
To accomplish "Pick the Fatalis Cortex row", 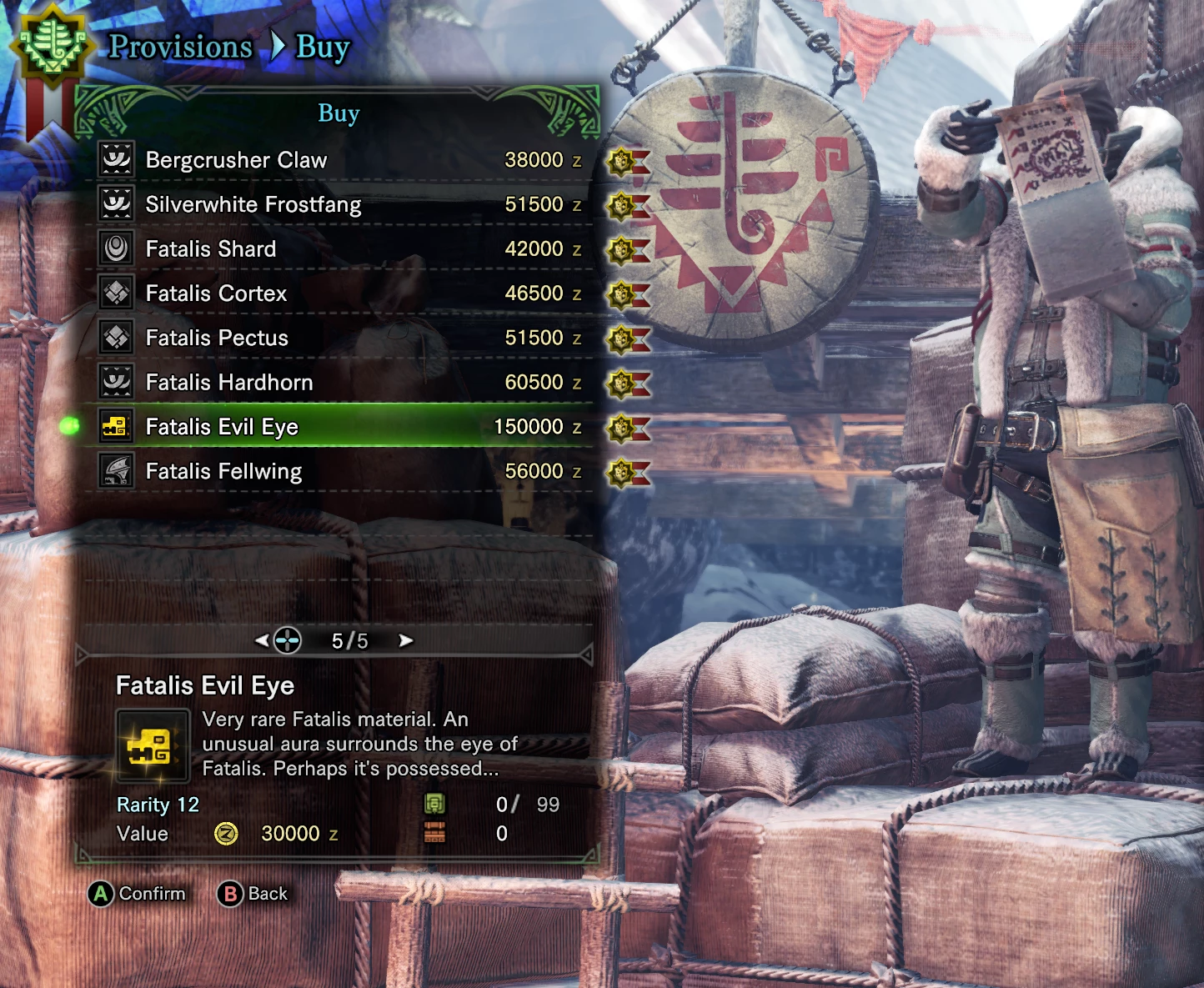I will click(x=216, y=293).
